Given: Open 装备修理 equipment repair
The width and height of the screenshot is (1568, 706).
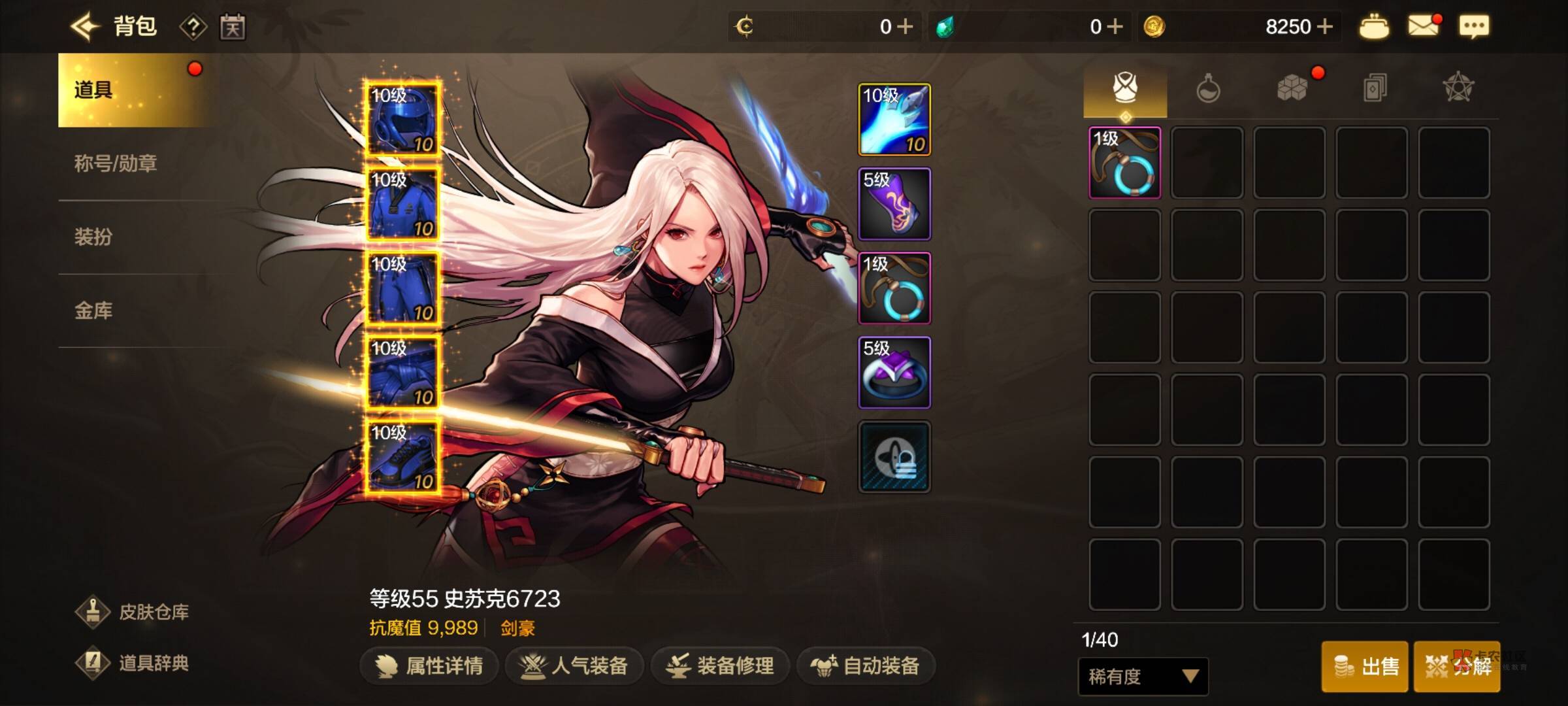Looking at the screenshot, I should point(720,666).
